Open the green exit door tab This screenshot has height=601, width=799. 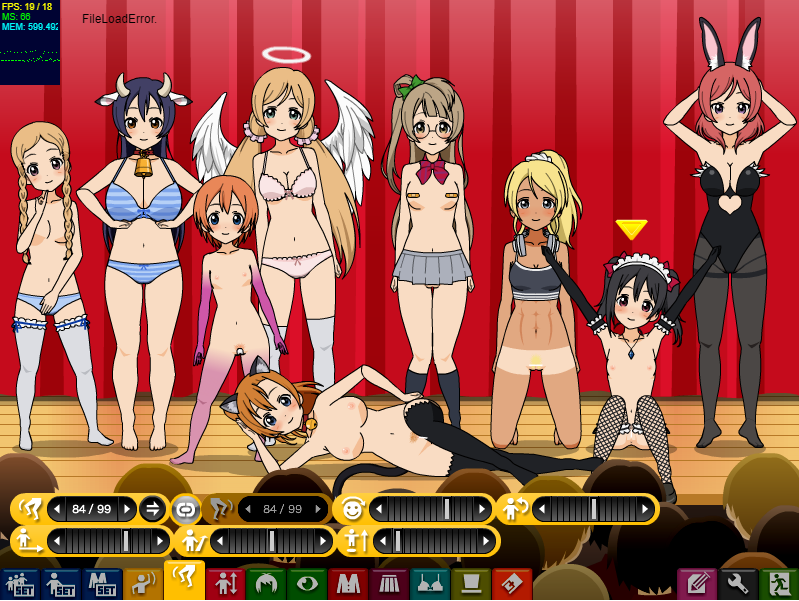[x=779, y=584]
